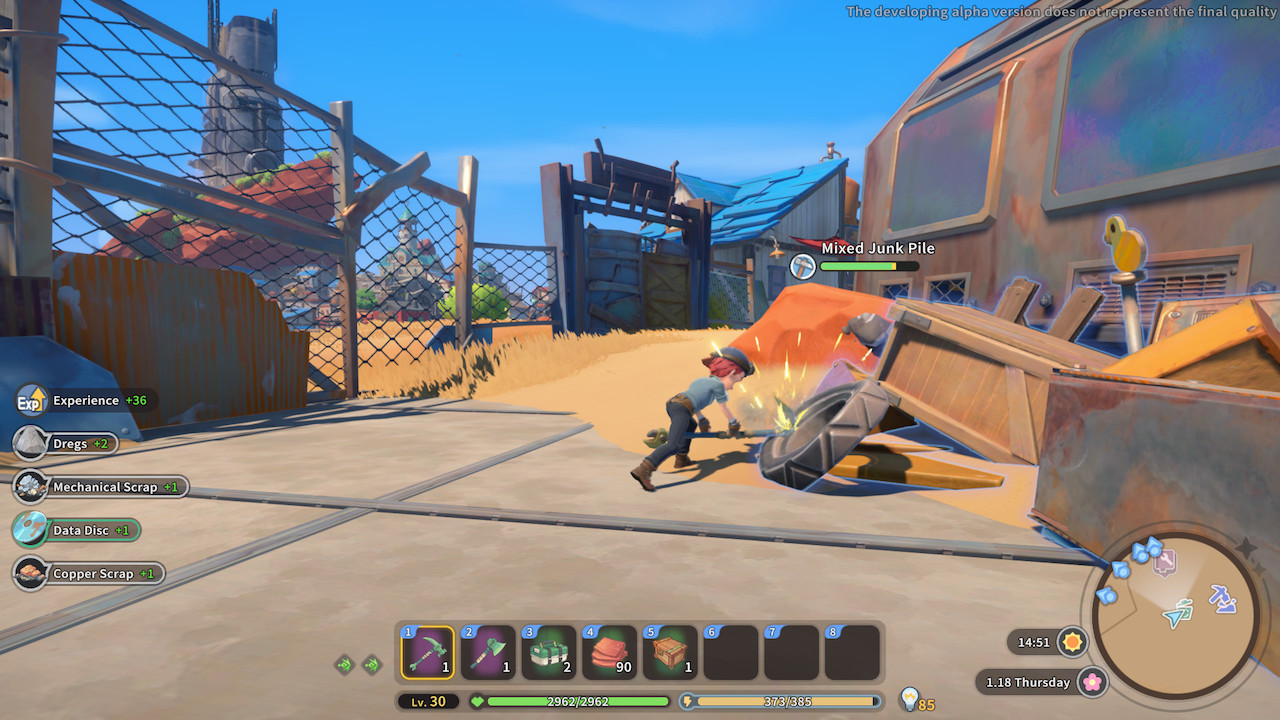
Task: Click the Mechanical Scrap loot notification
Action: point(101,487)
